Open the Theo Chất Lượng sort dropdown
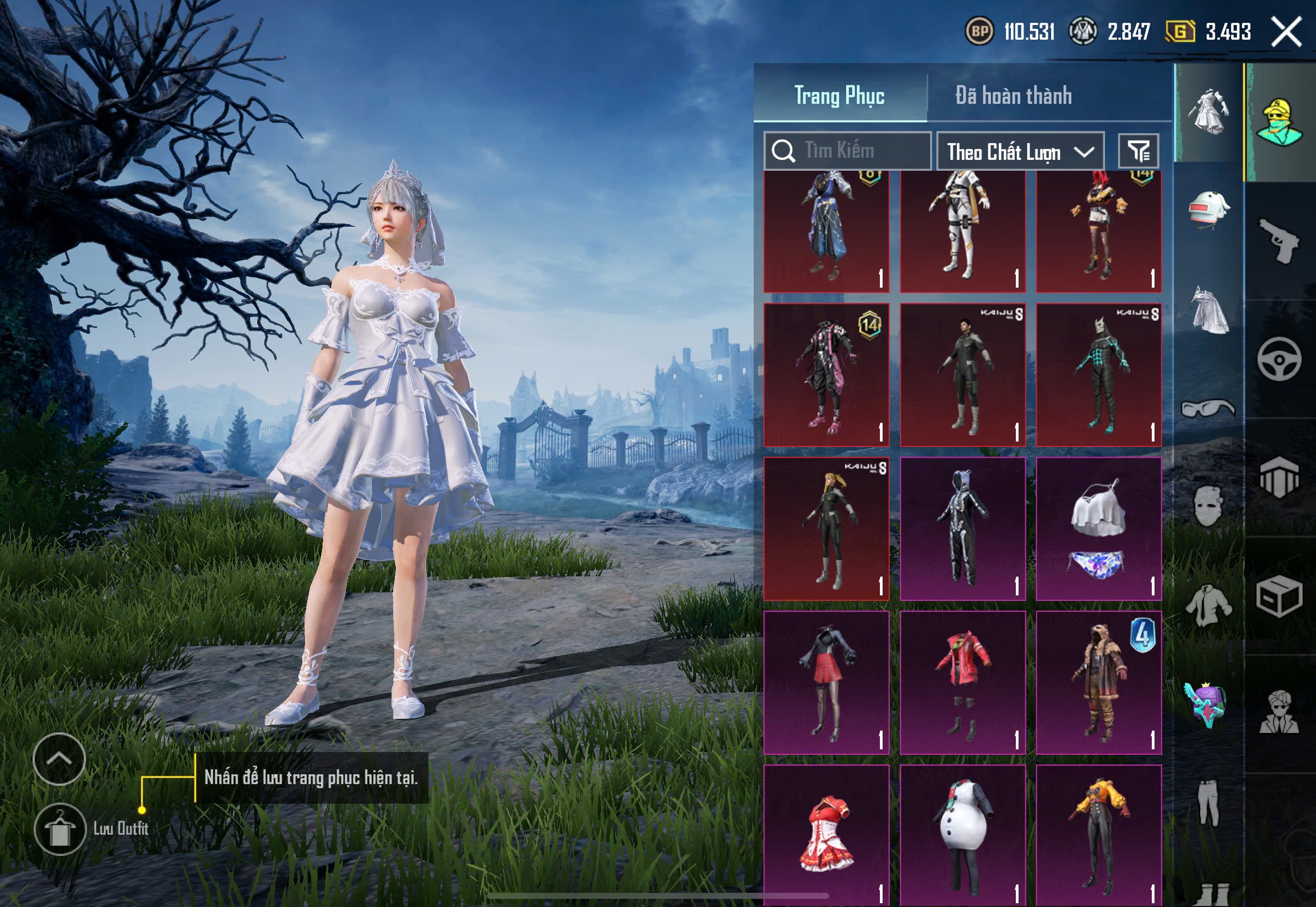This screenshot has height=907, width=1316. 1020,152
